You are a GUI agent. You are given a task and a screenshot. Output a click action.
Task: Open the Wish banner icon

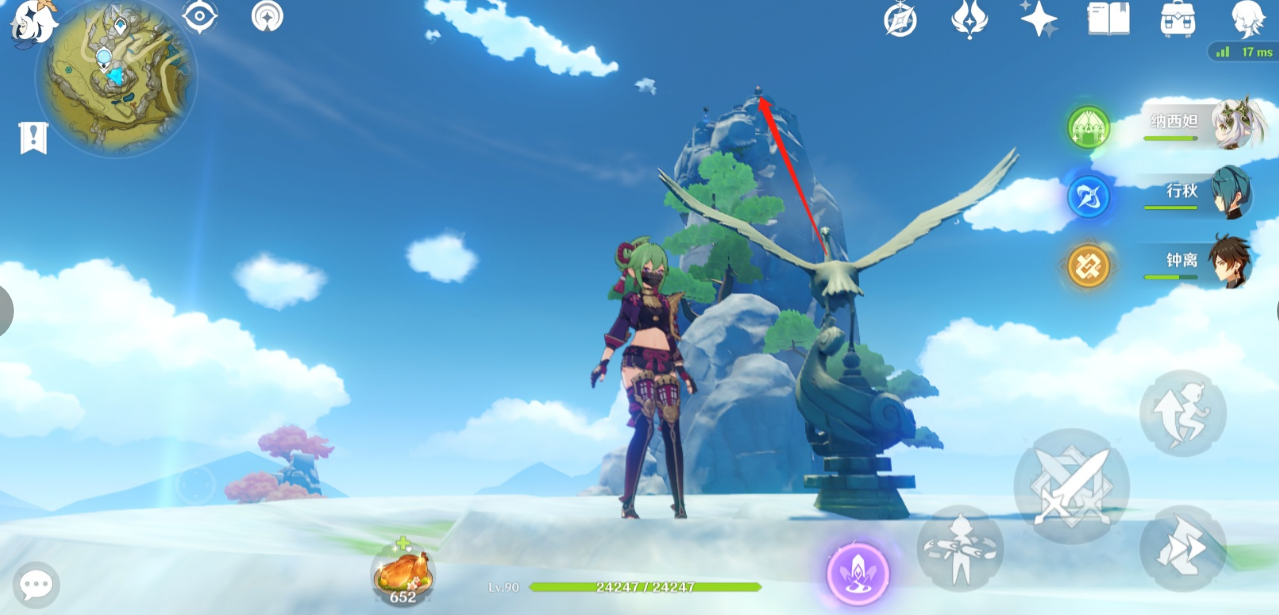click(x=969, y=20)
